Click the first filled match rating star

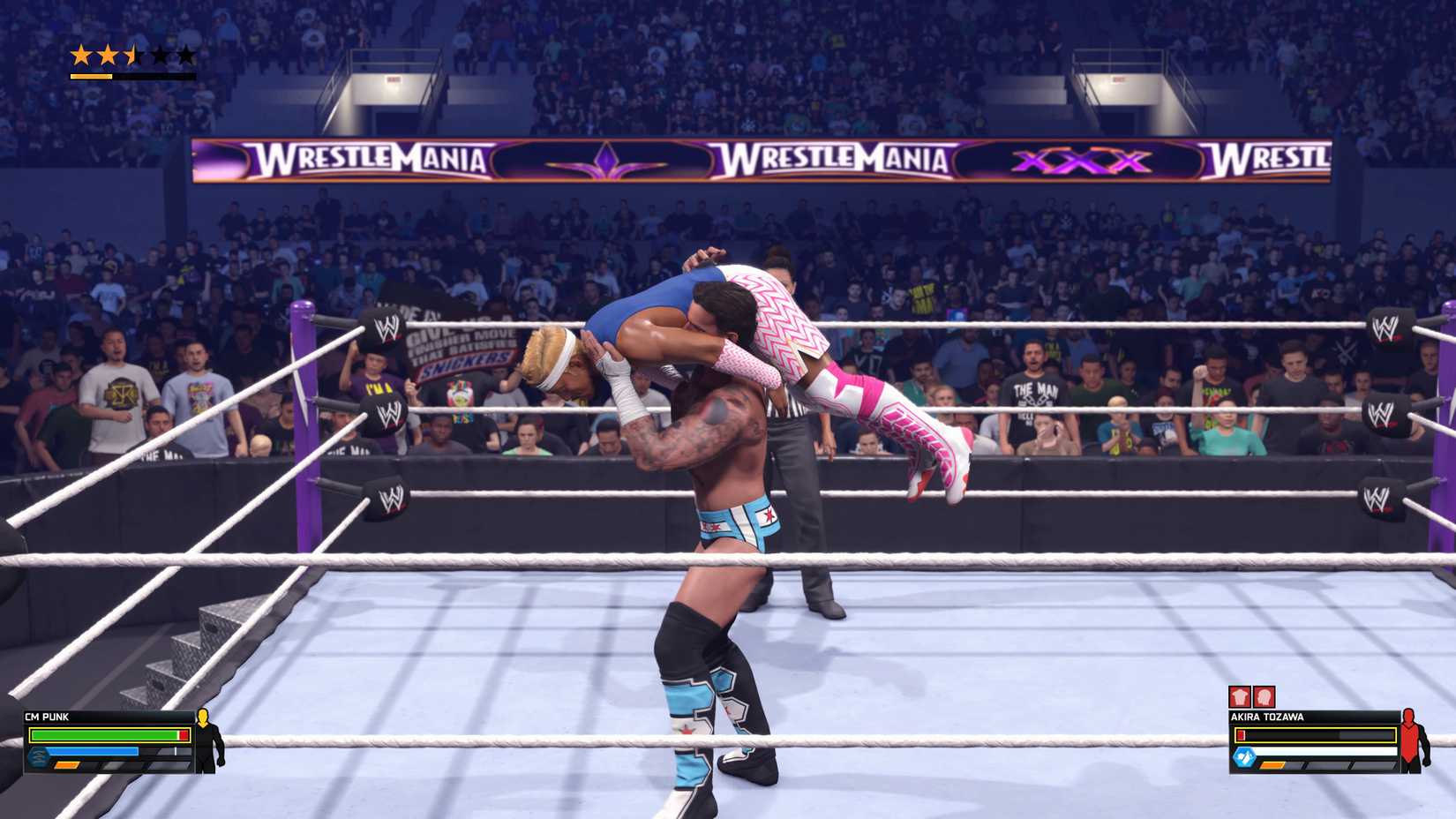[81, 55]
